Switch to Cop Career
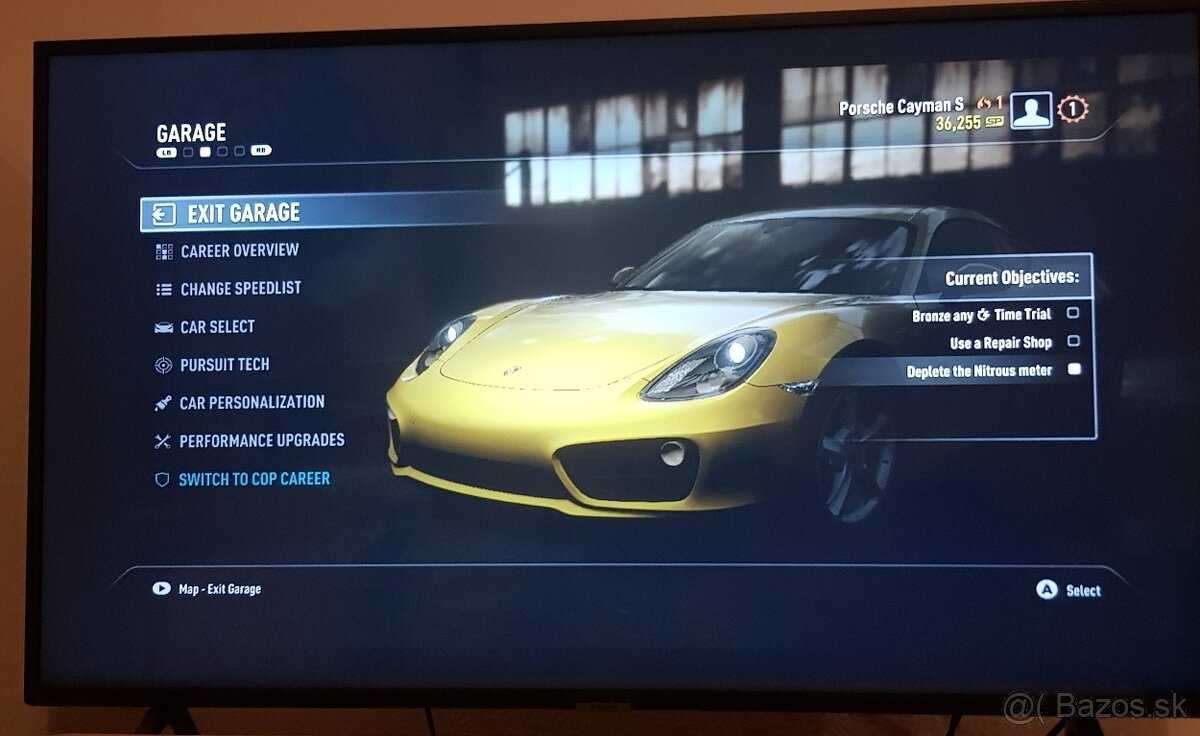 pyautogui.click(x=253, y=479)
